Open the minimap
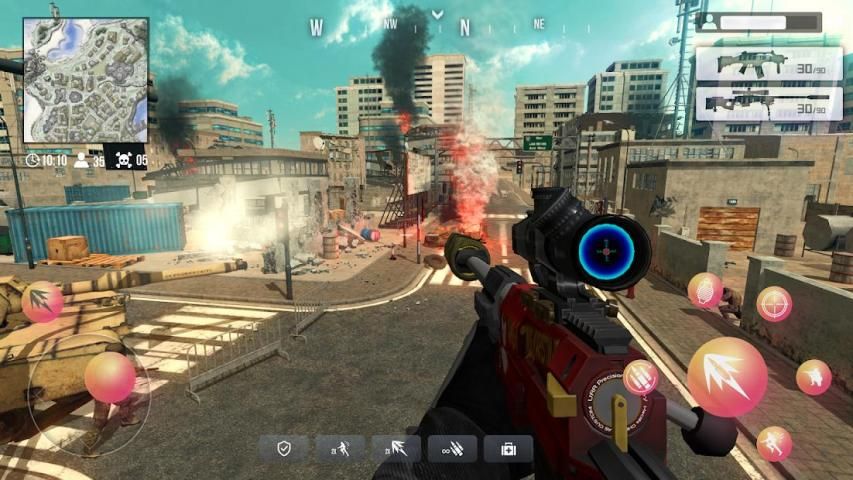Screen dimensions: 853x480 (86, 80)
